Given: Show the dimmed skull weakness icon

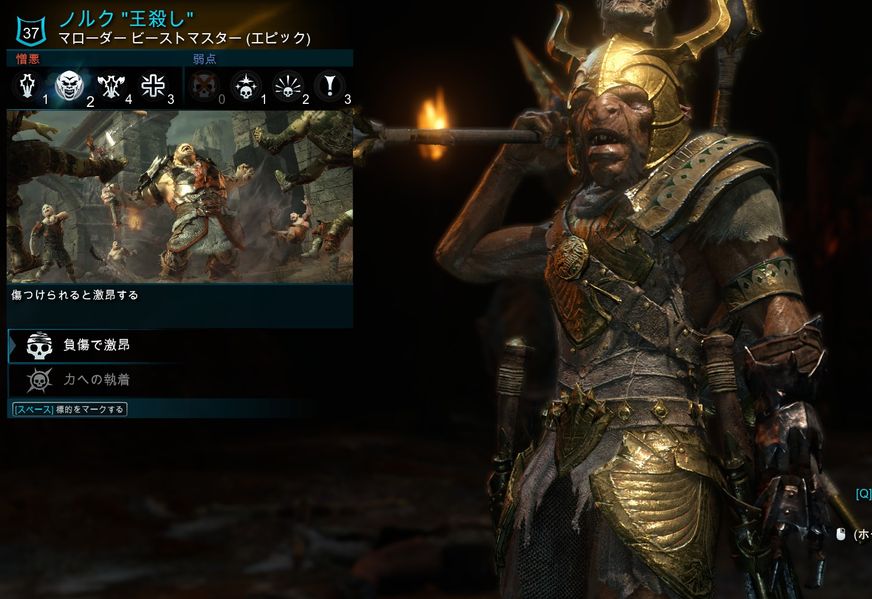Looking at the screenshot, I should 204,87.
